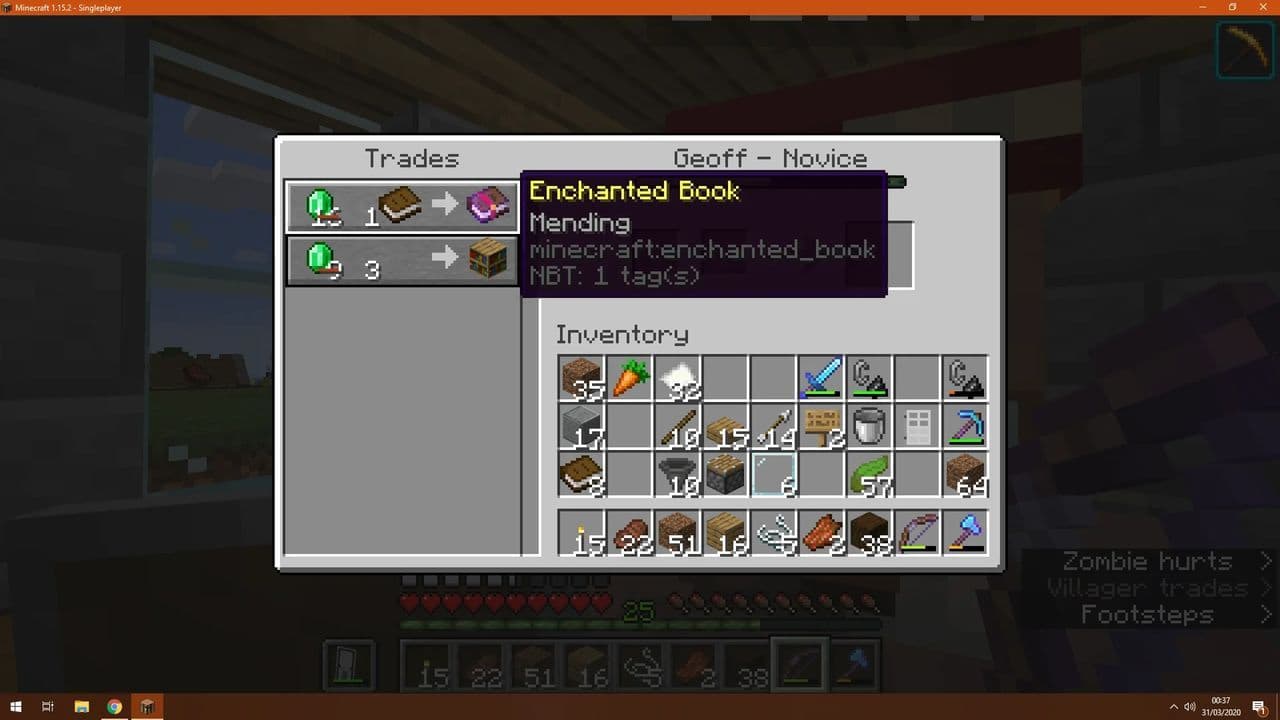1280x720 pixels.
Task: Select the enchanted diamond sword in the inventory
Action: pyautogui.click(x=821, y=375)
